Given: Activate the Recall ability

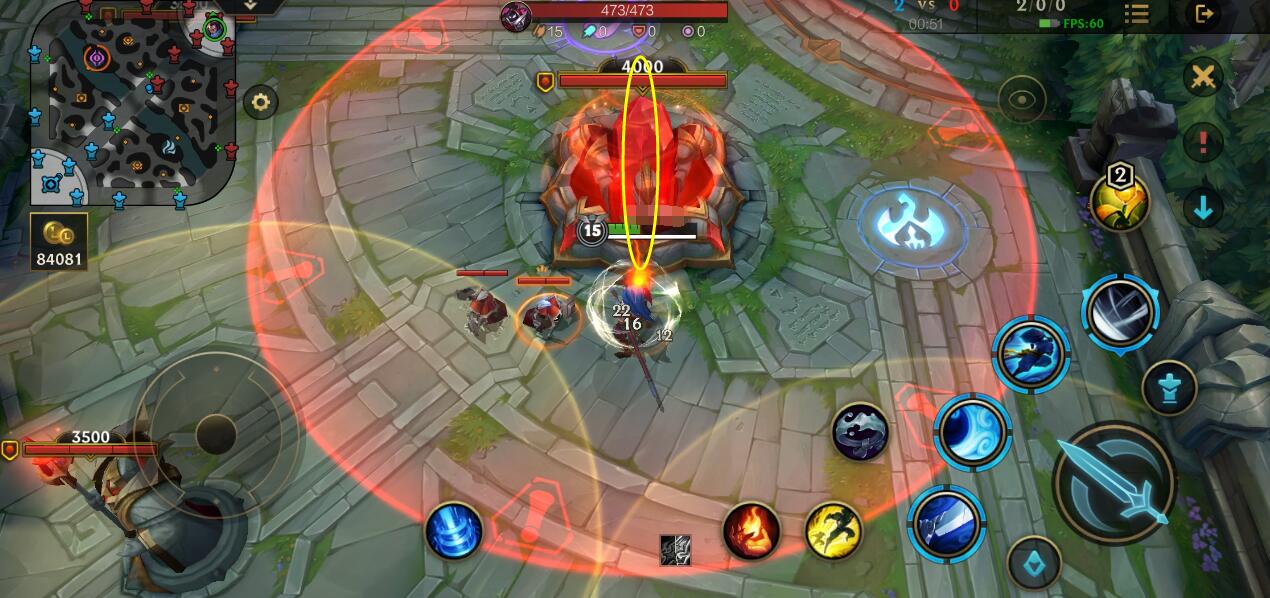Looking at the screenshot, I should click(453, 530).
